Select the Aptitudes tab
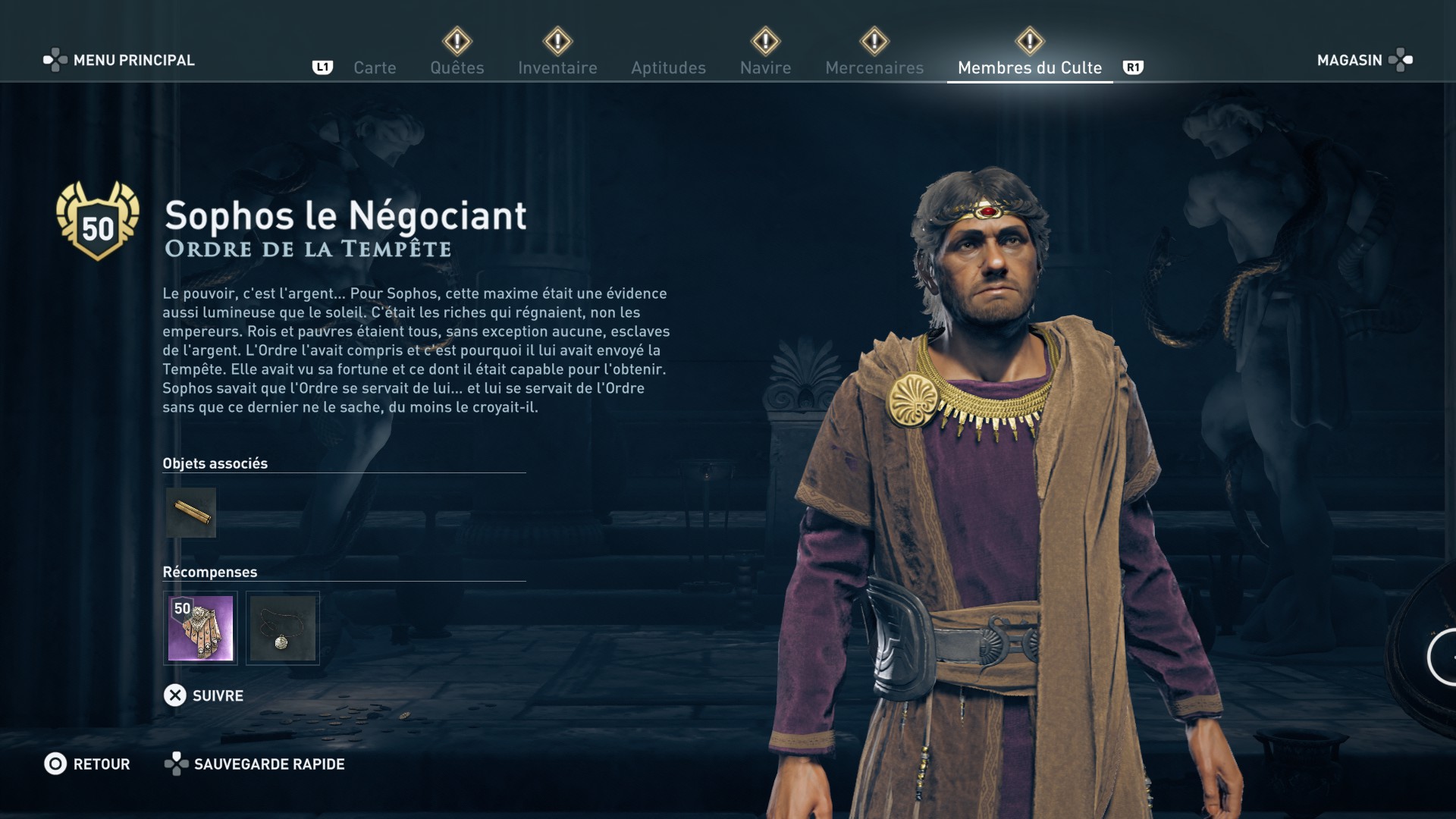1456x819 pixels. [668, 67]
